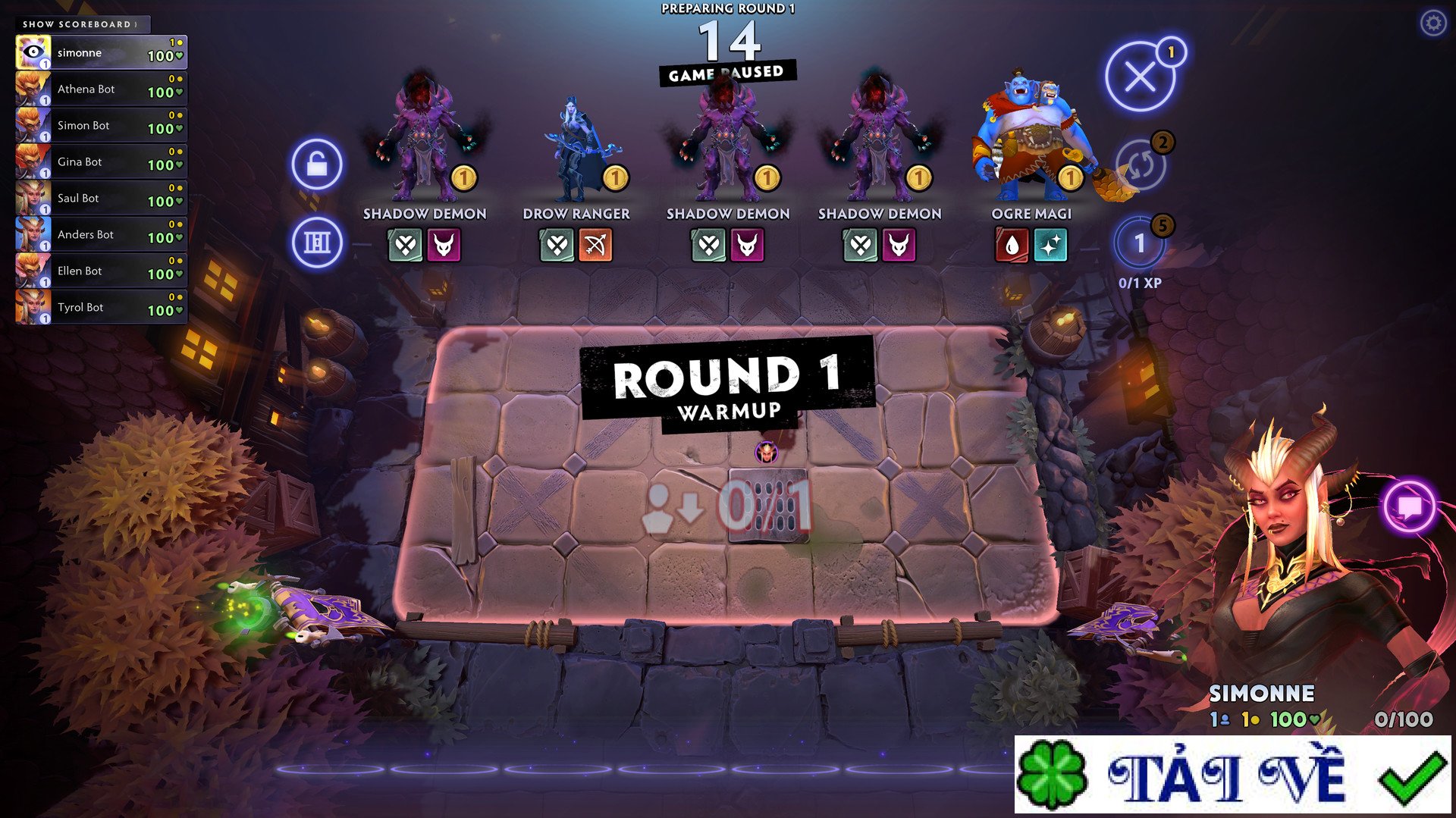This screenshot has width=1456, height=818.
Task: Click the Tải Về download banner
Action: point(1232,776)
